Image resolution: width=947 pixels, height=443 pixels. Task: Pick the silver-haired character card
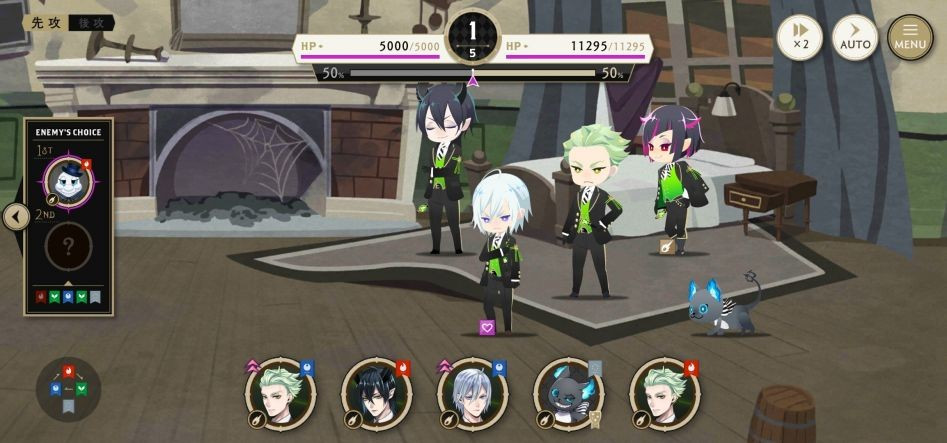point(473,393)
